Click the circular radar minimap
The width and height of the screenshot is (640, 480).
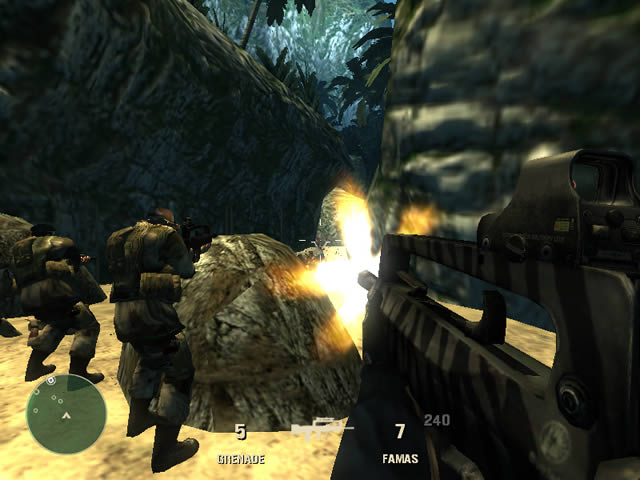pos(66,414)
